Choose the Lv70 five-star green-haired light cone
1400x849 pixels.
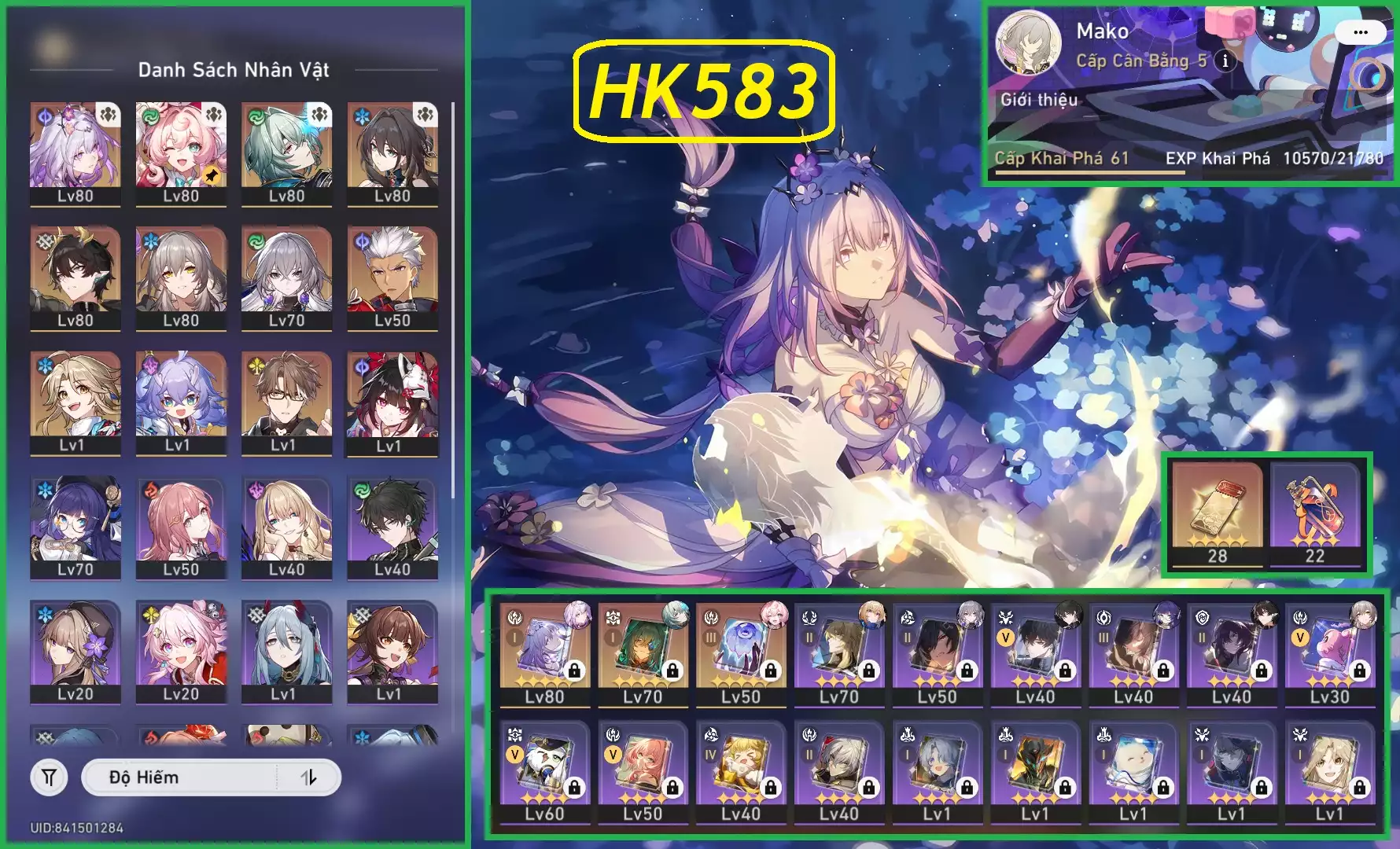click(643, 652)
